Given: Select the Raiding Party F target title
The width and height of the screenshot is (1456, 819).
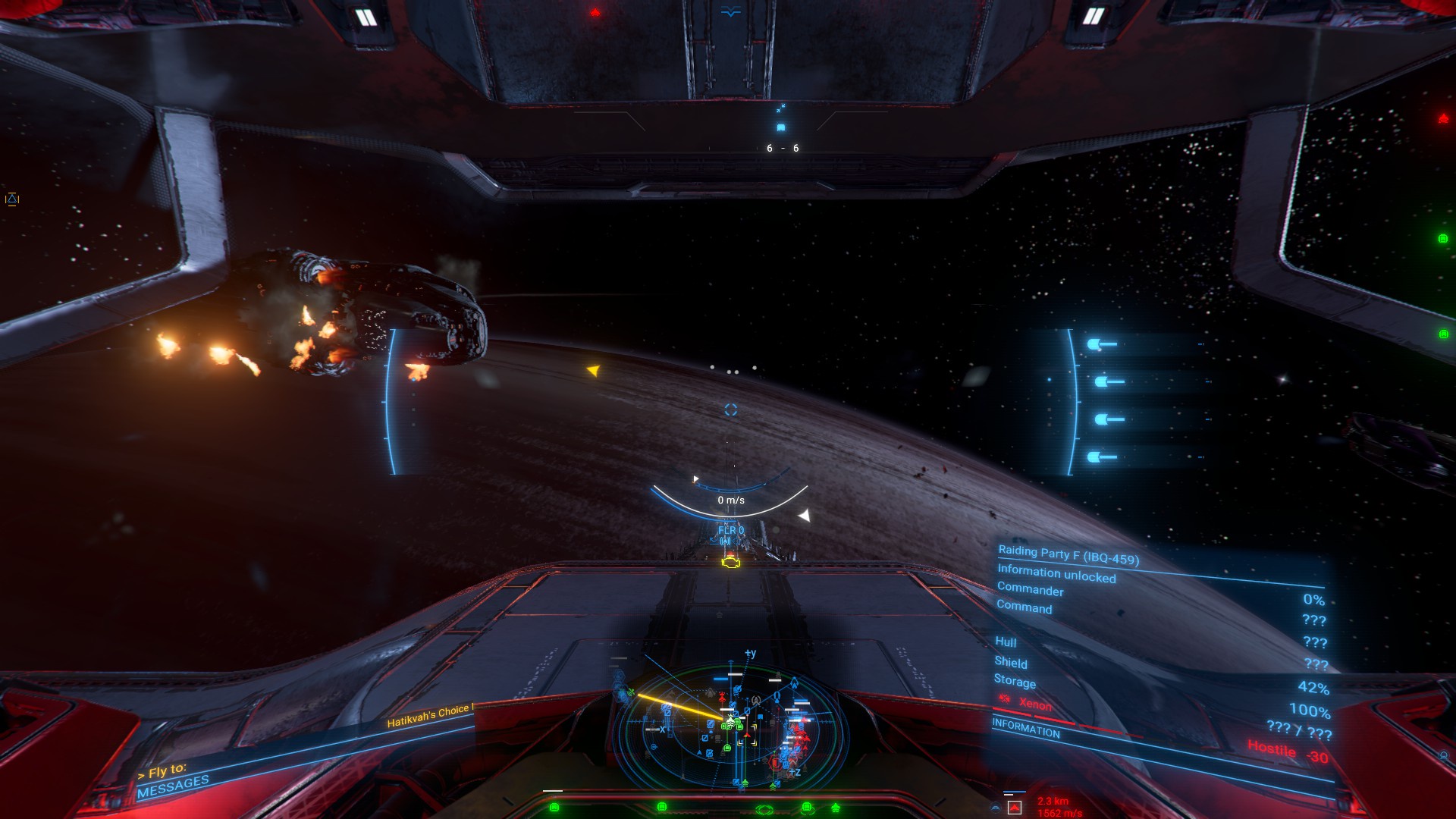Looking at the screenshot, I should 1068,555.
